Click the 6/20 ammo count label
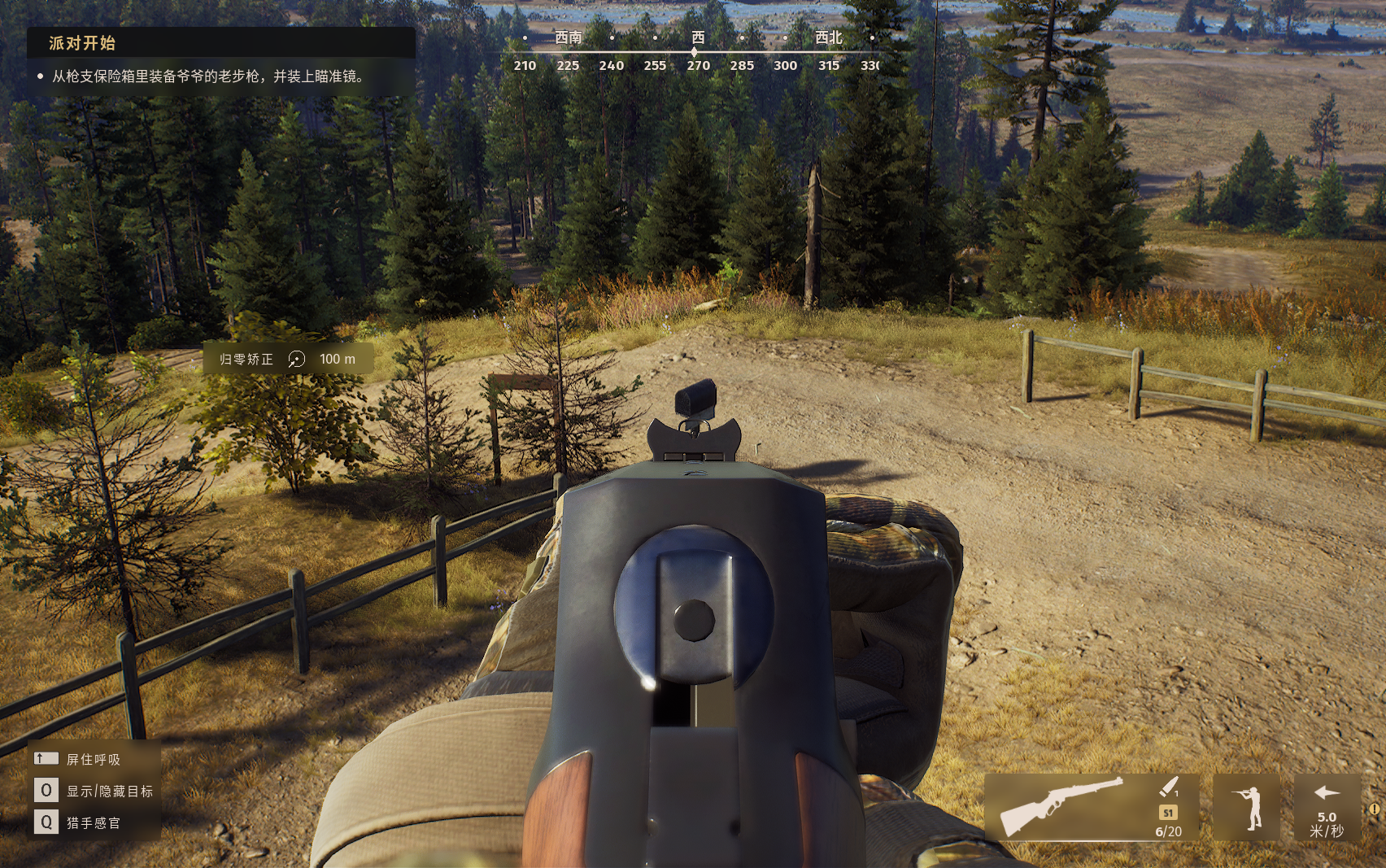This screenshot has height=868, width=1386. click(x=1168, y=831)
